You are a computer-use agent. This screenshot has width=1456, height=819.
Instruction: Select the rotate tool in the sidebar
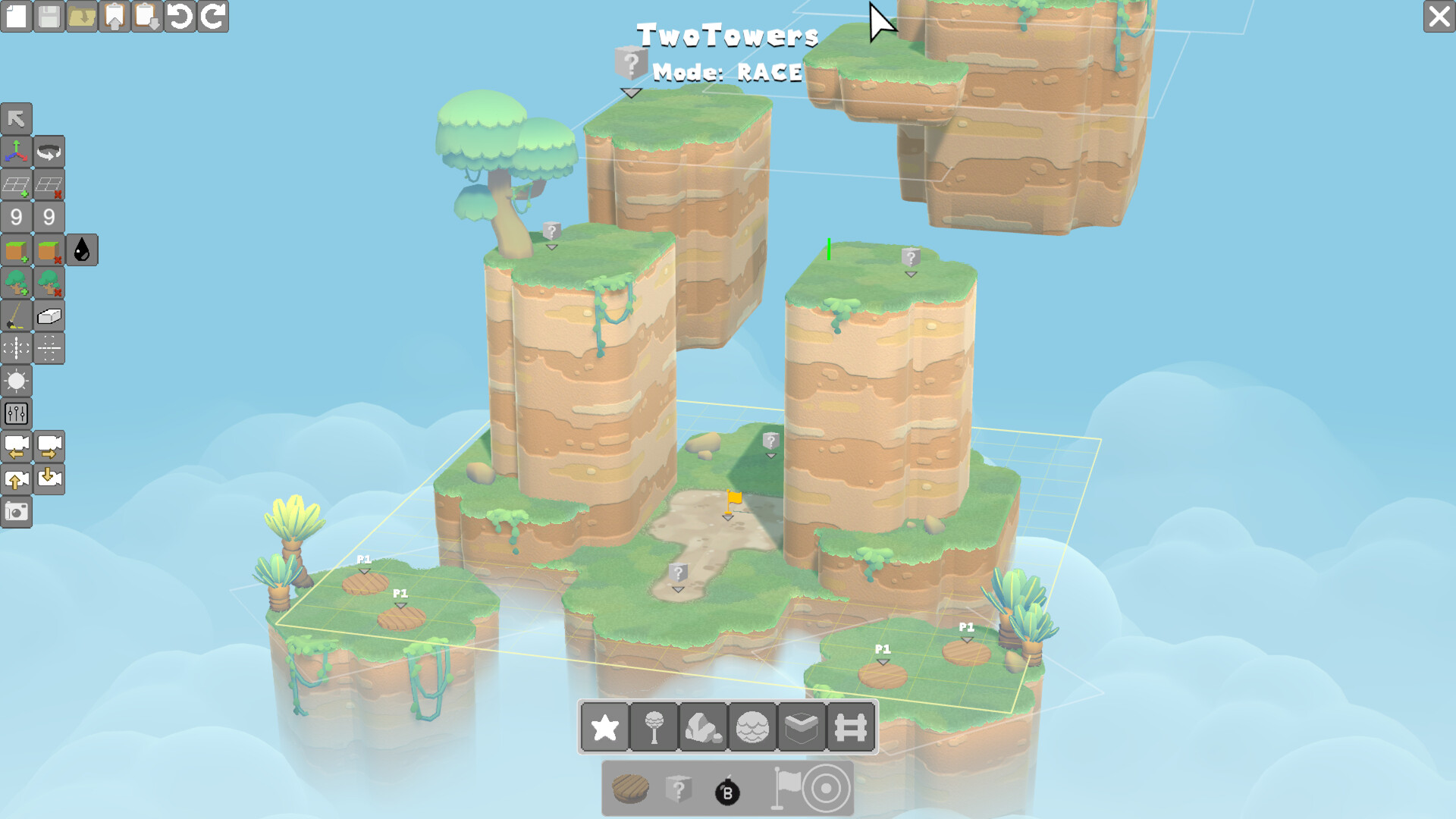coord(49,152)
